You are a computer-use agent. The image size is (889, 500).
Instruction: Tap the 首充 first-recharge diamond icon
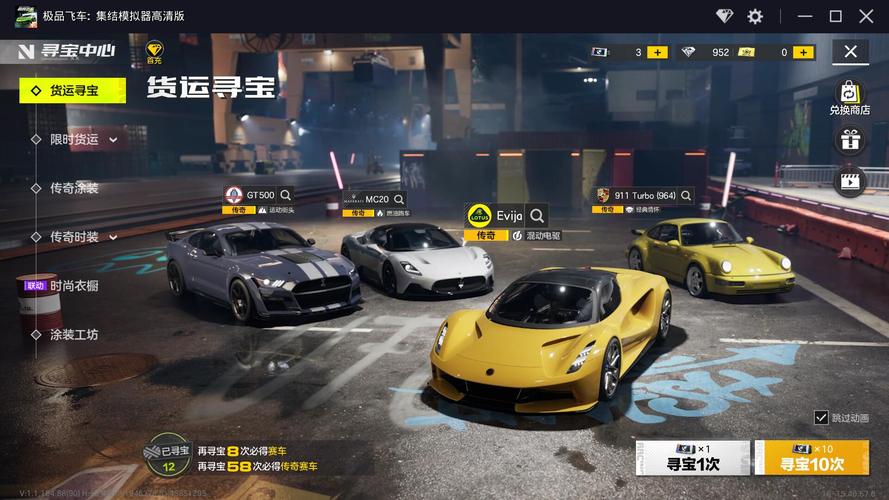pos(154,52)
